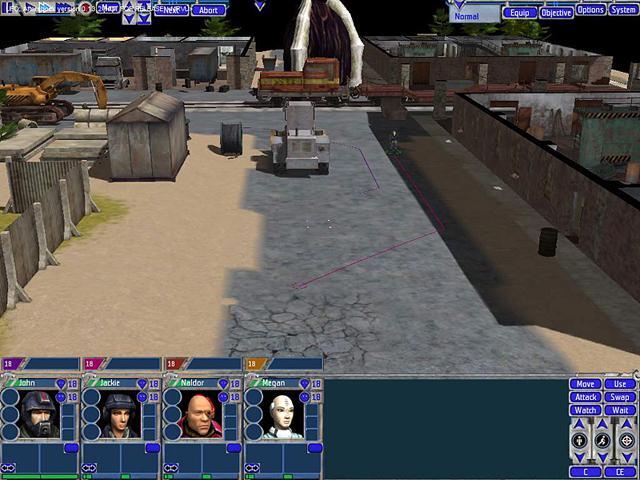Choose the Swap action
Image resolution: width=640 pixels, height=480 pixels.
pyautogui.click(x=620, y=397)
